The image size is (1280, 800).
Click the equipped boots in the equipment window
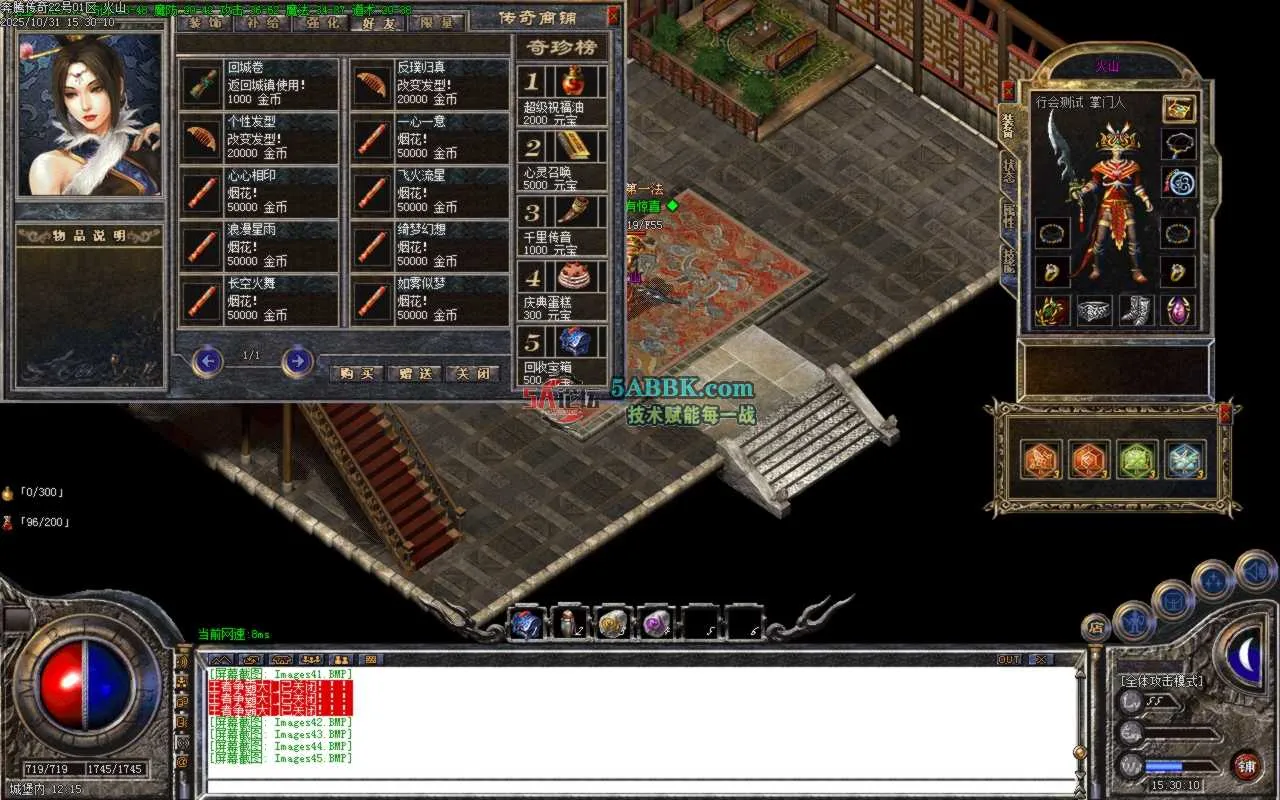[x=1138, y=309]
